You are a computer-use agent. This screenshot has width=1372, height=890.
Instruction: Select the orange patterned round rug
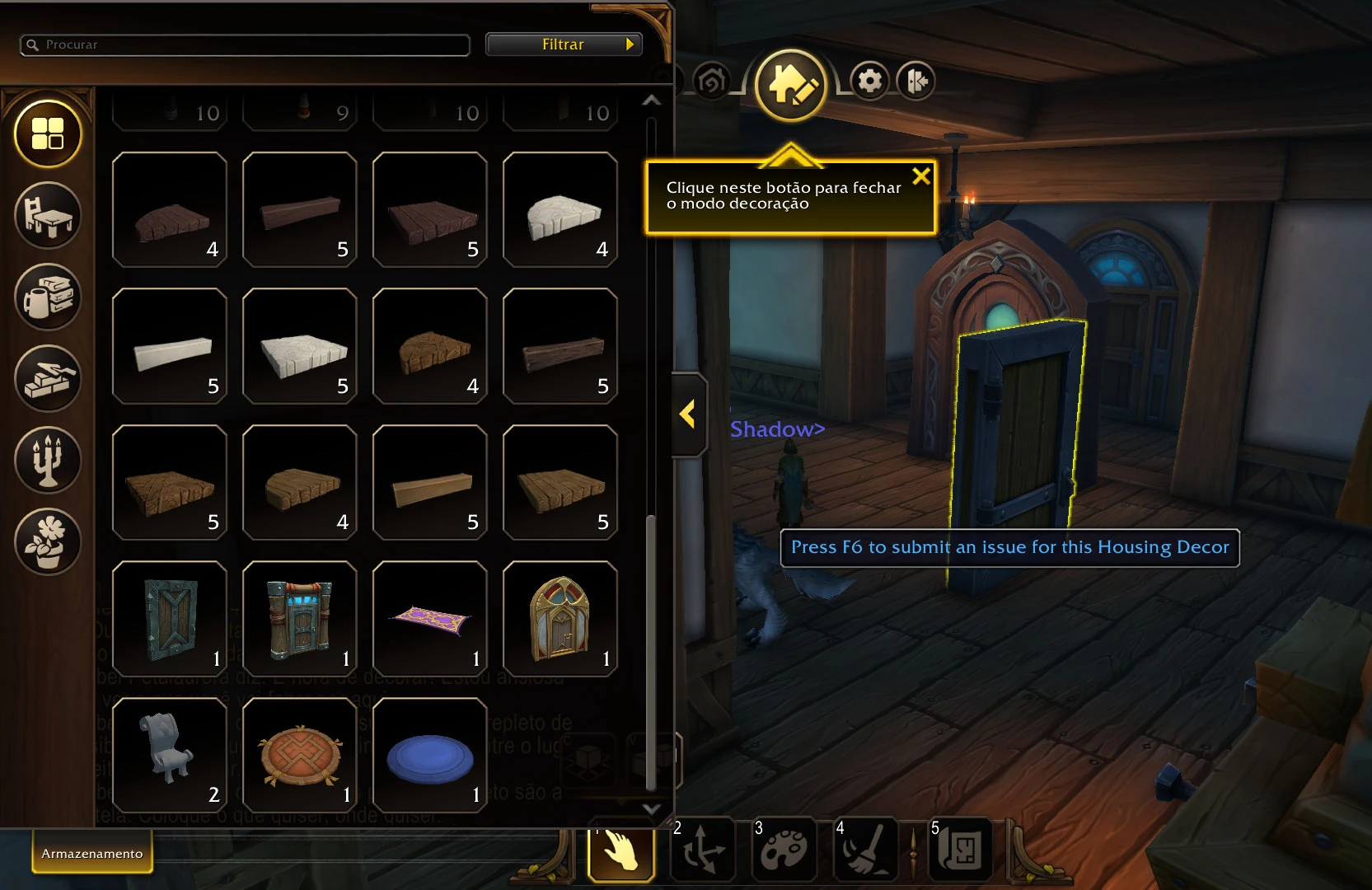[300, 755]
